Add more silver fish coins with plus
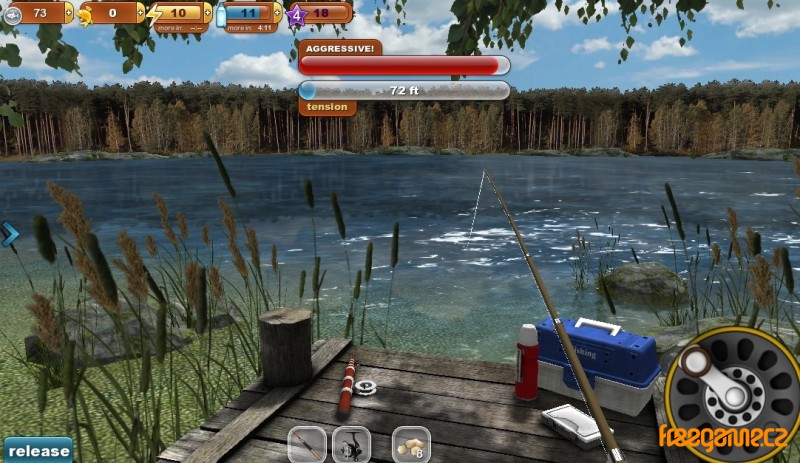The height and width of the screenshot is (463, 800). pos(69,13)
